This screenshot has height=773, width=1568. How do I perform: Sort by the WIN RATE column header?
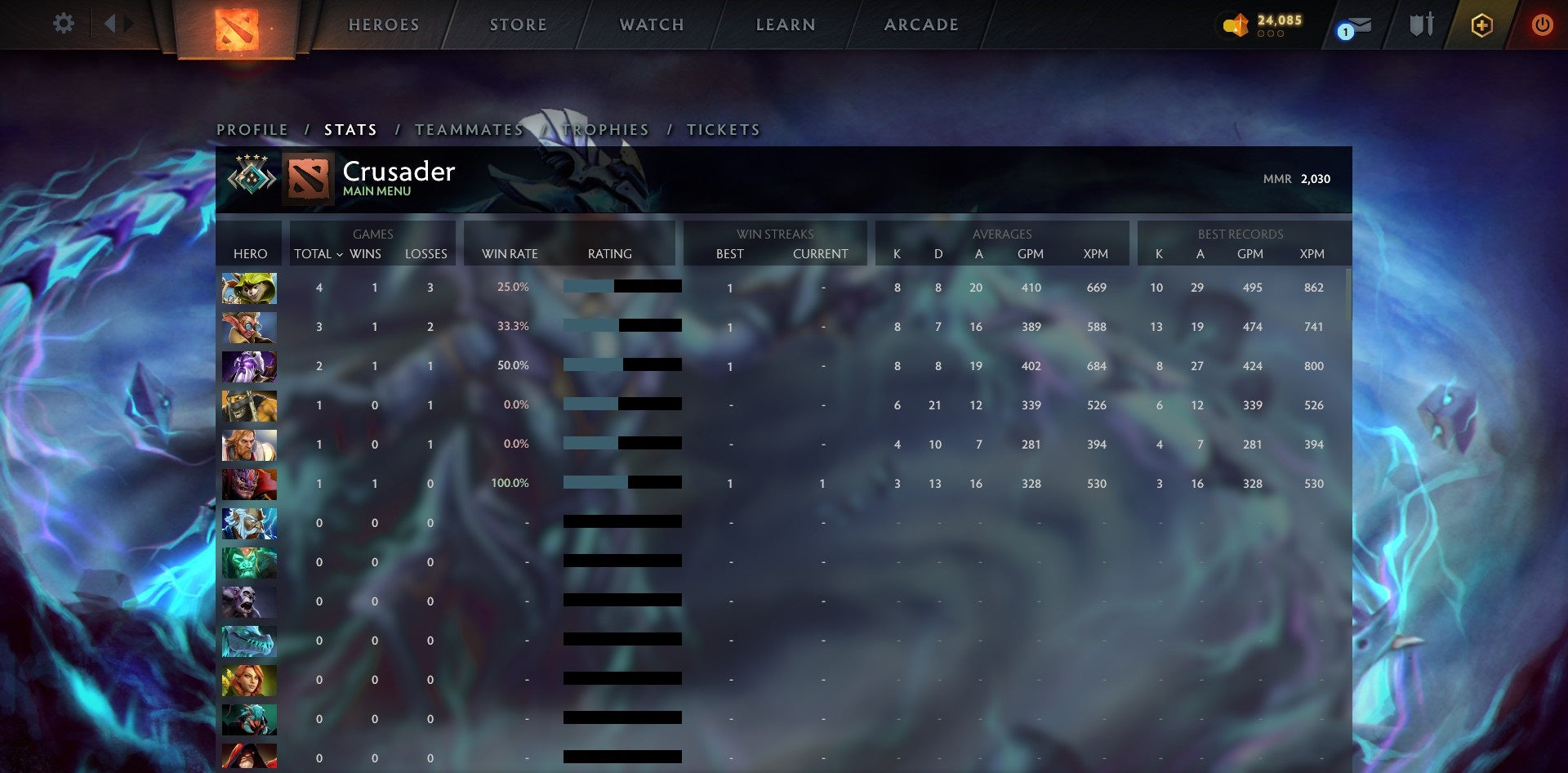point(509,254)
